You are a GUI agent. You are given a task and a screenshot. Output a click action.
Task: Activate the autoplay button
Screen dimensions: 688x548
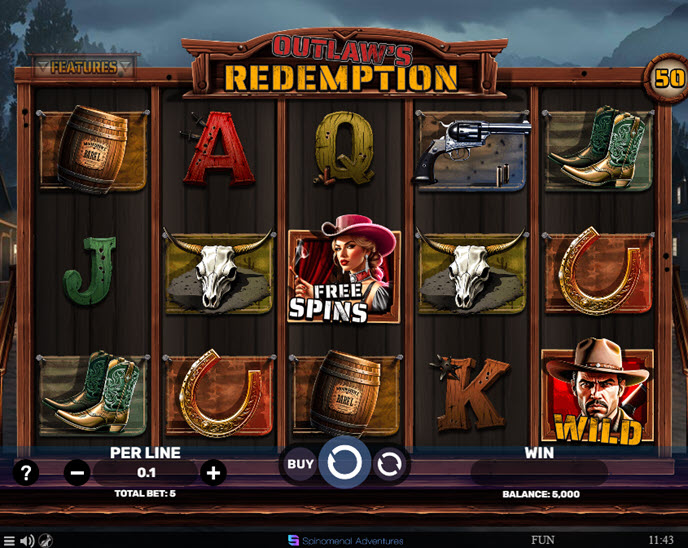point(389,464)
